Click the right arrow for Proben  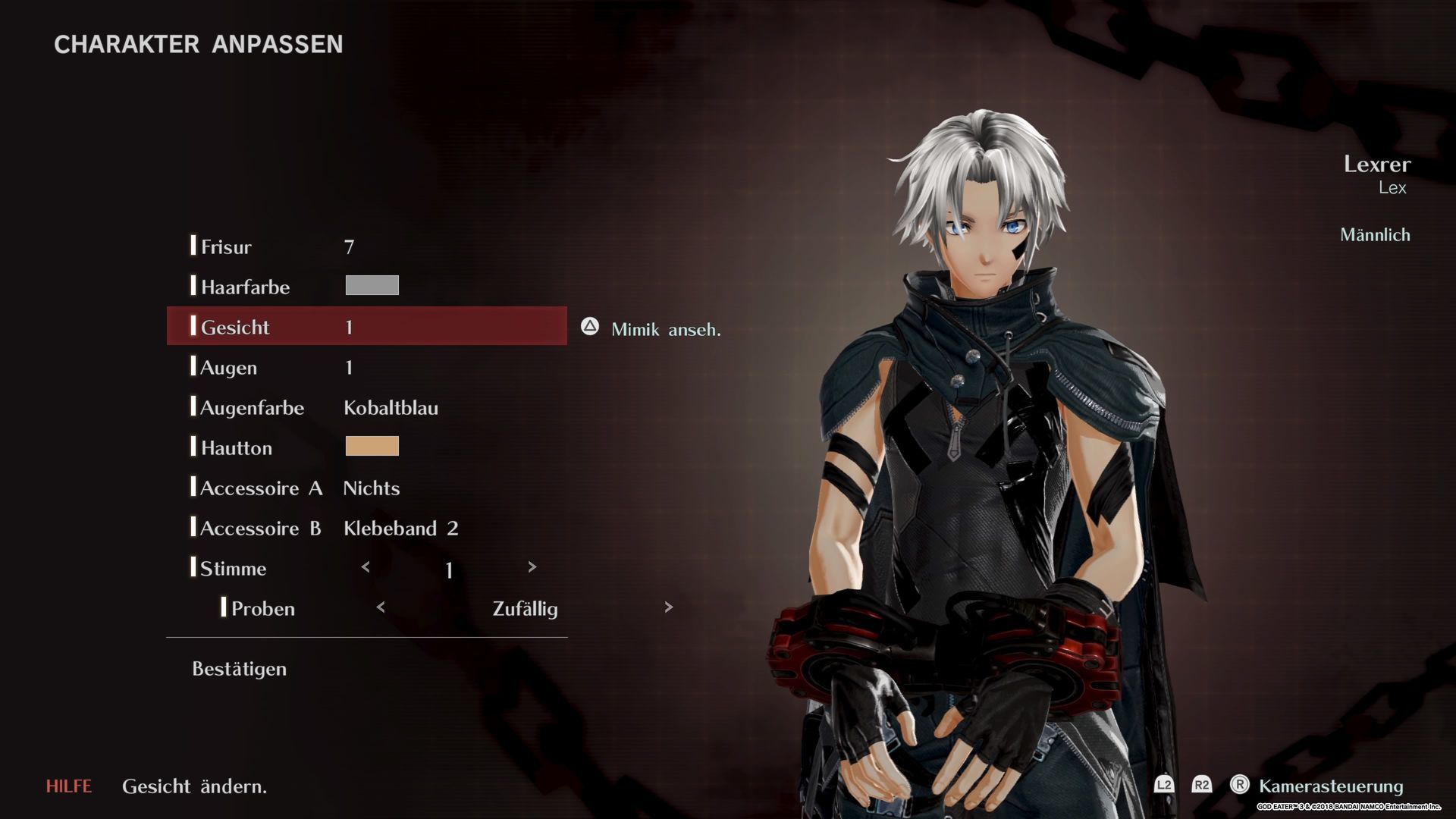(x=668, y=607)
